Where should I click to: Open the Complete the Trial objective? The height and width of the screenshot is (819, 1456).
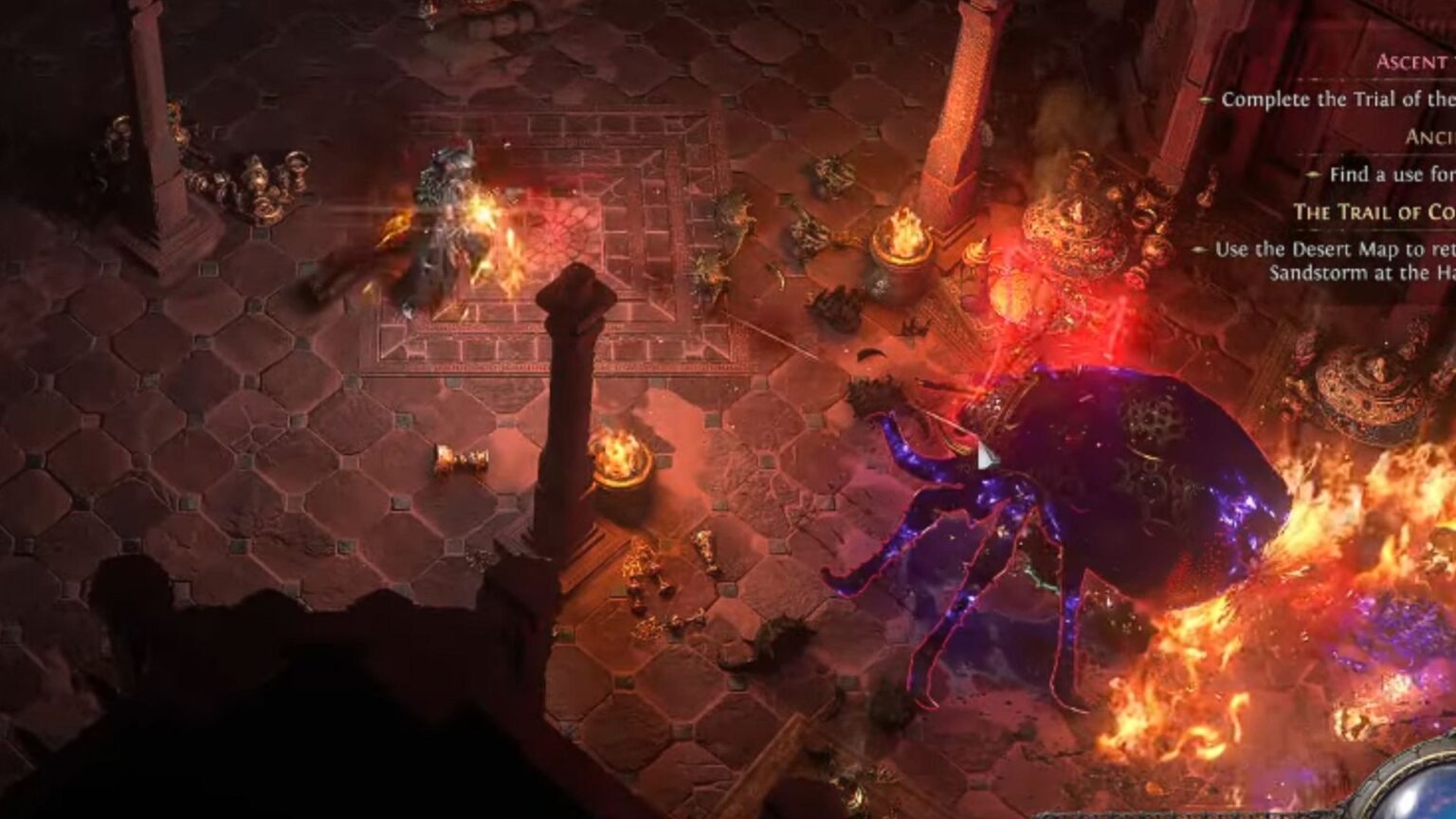tap(1337, 98)
